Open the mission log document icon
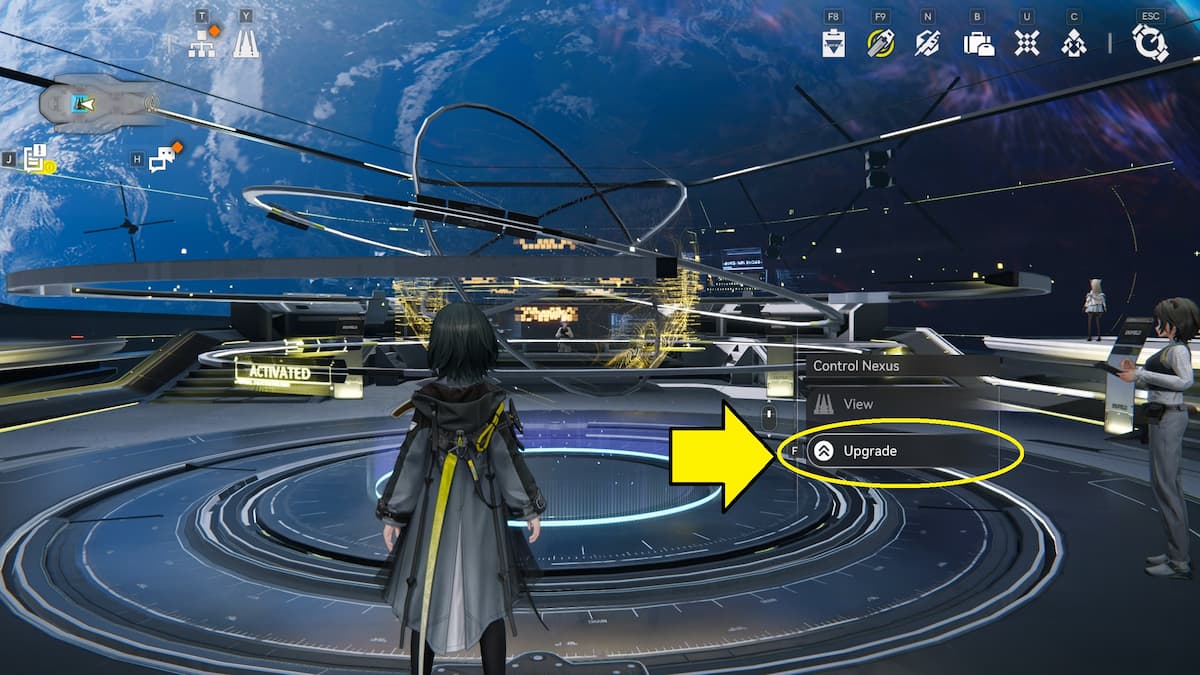This screenshot has height=675, width=1200. (x=36, y=157)
